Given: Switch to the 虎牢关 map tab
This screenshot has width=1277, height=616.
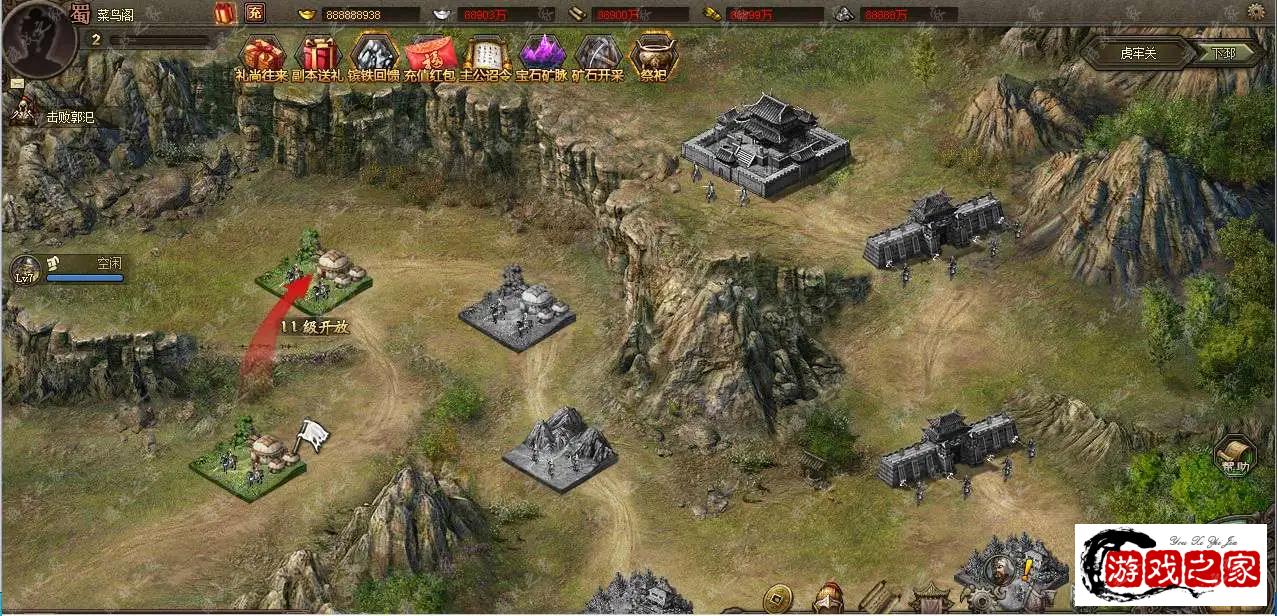Looking at the screenshot, I should pos(1137,53).
